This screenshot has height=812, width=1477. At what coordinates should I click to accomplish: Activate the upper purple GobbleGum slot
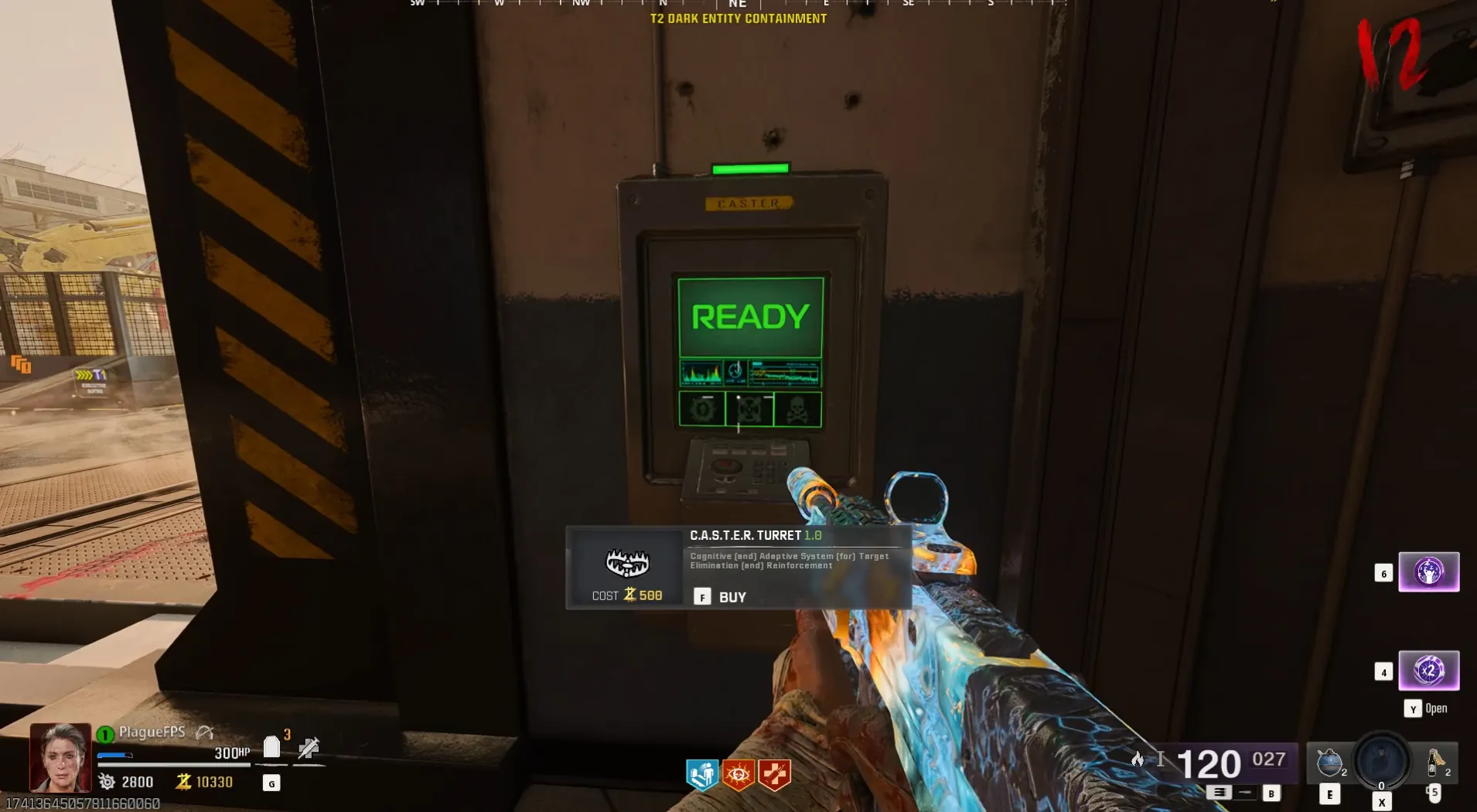pyautogui.click(x=1428, y=572)
